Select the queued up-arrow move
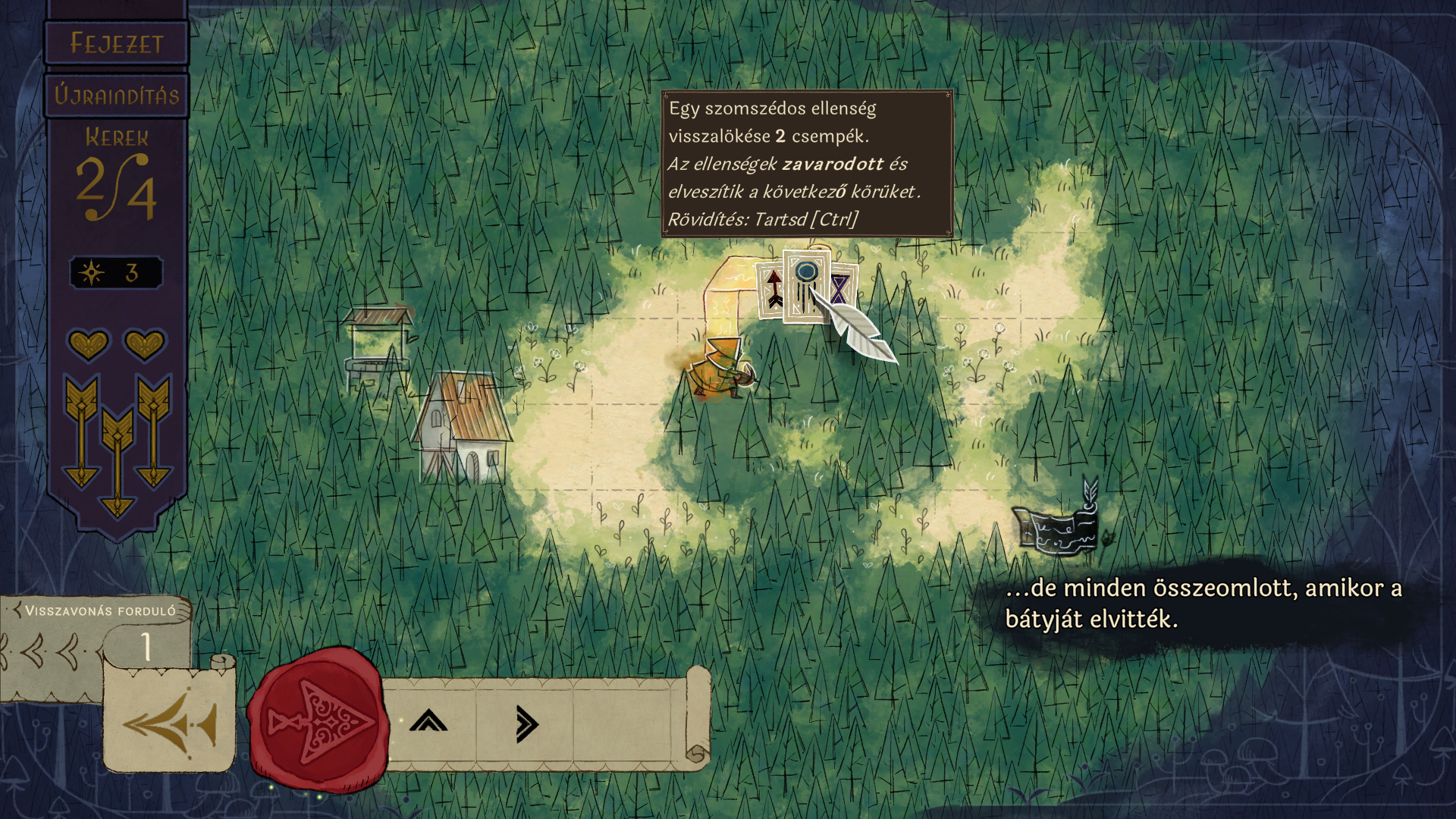The width and height of the screenshot is (1456, 819). [428, 722]
